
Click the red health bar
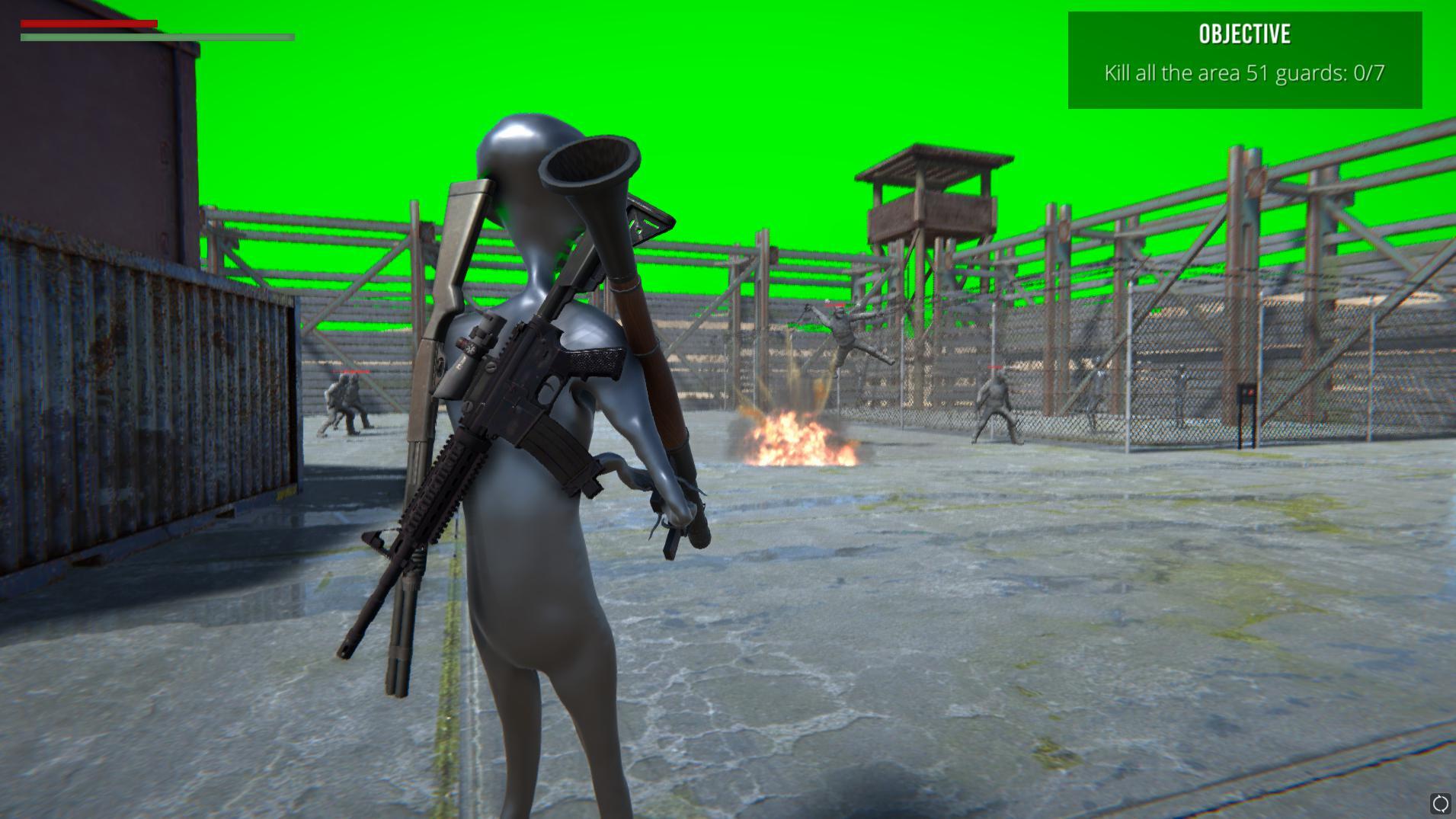click(x=88, y=24)
